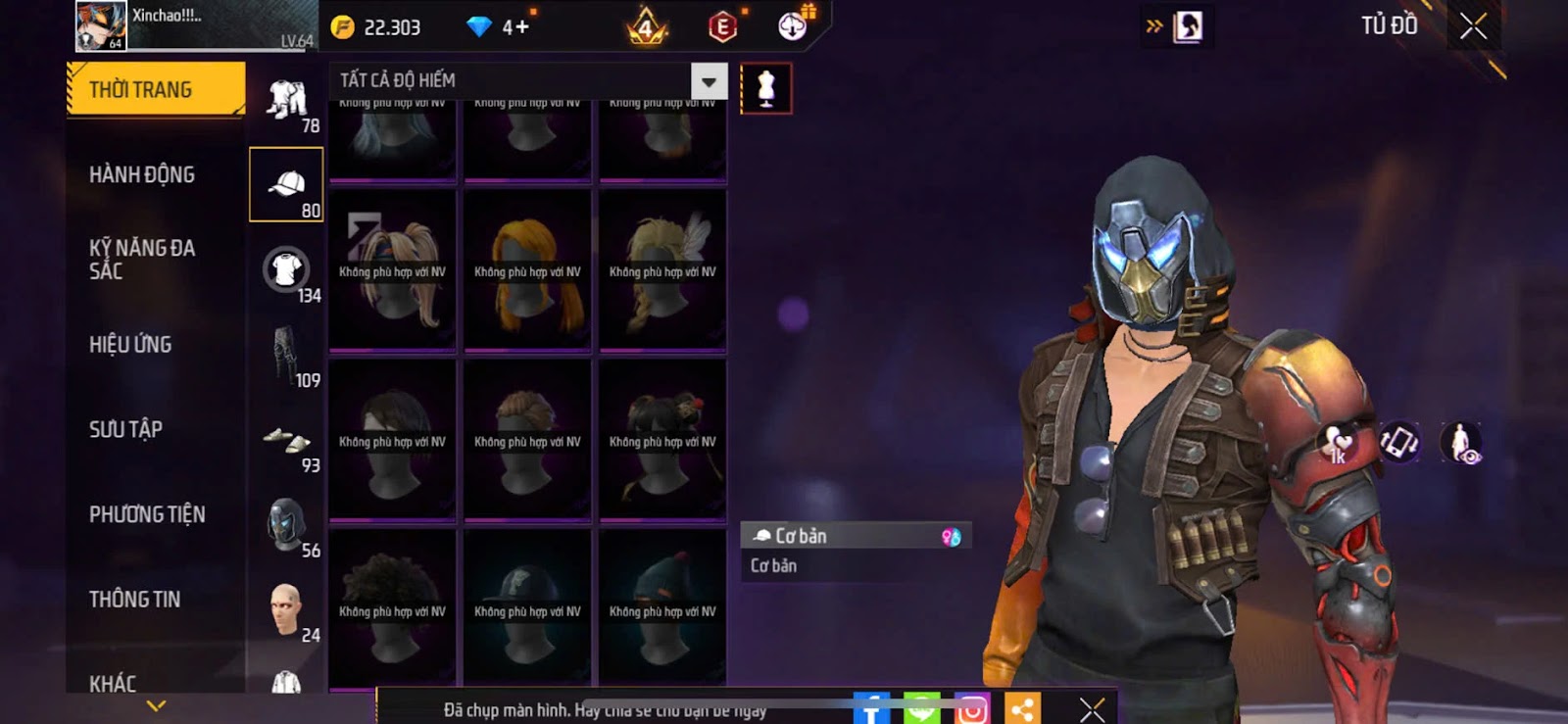Viewport: 1568px width, 724px height.
Task: Switch to Kỹ Năng Đa Sắc
Action: coord(142,260)
